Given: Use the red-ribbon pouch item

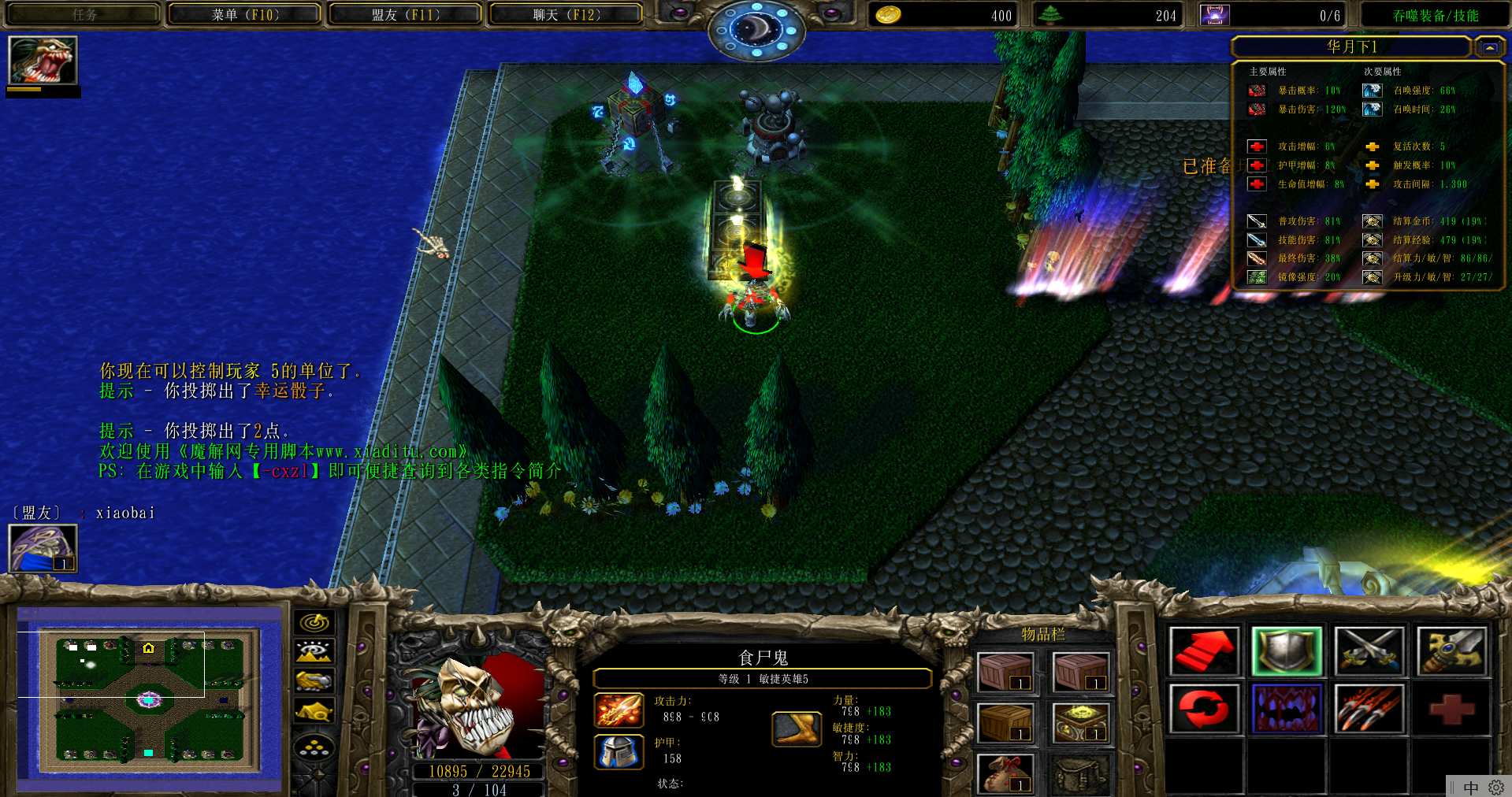Looking at the screenshot, I should click(x=1005, y=773).
